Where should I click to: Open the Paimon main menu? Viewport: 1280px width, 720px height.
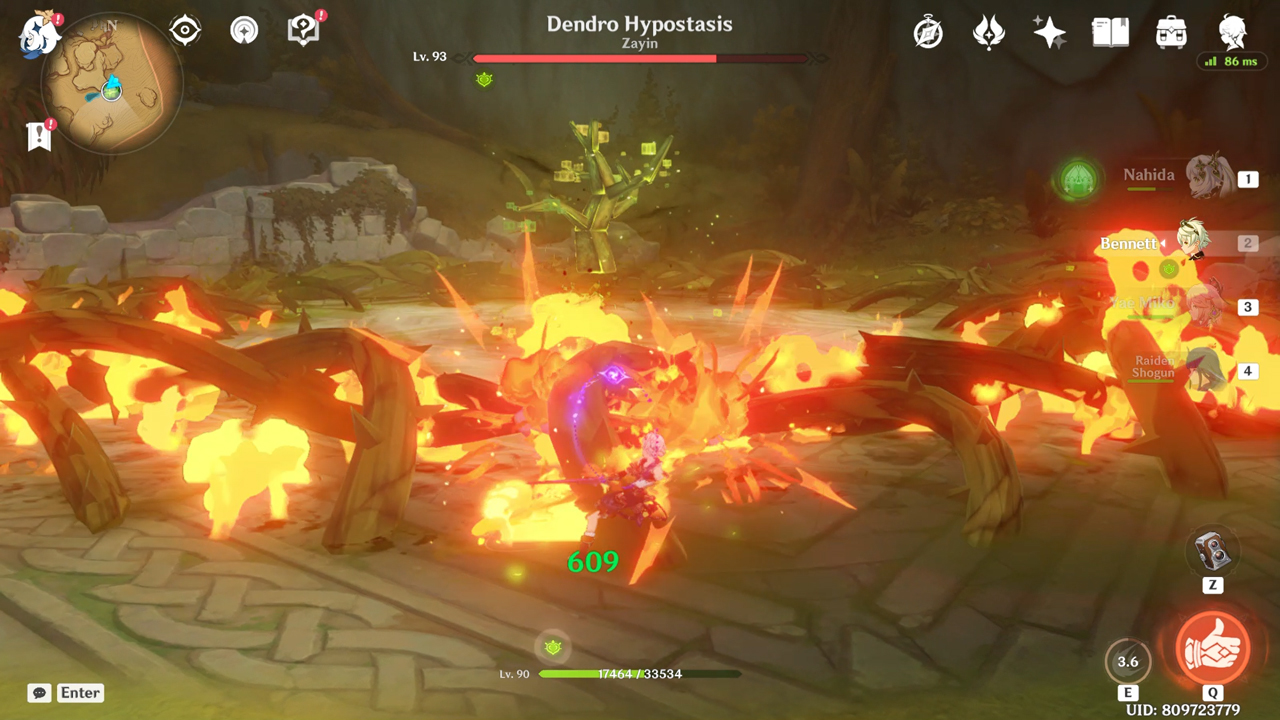[x=40, y=32]
